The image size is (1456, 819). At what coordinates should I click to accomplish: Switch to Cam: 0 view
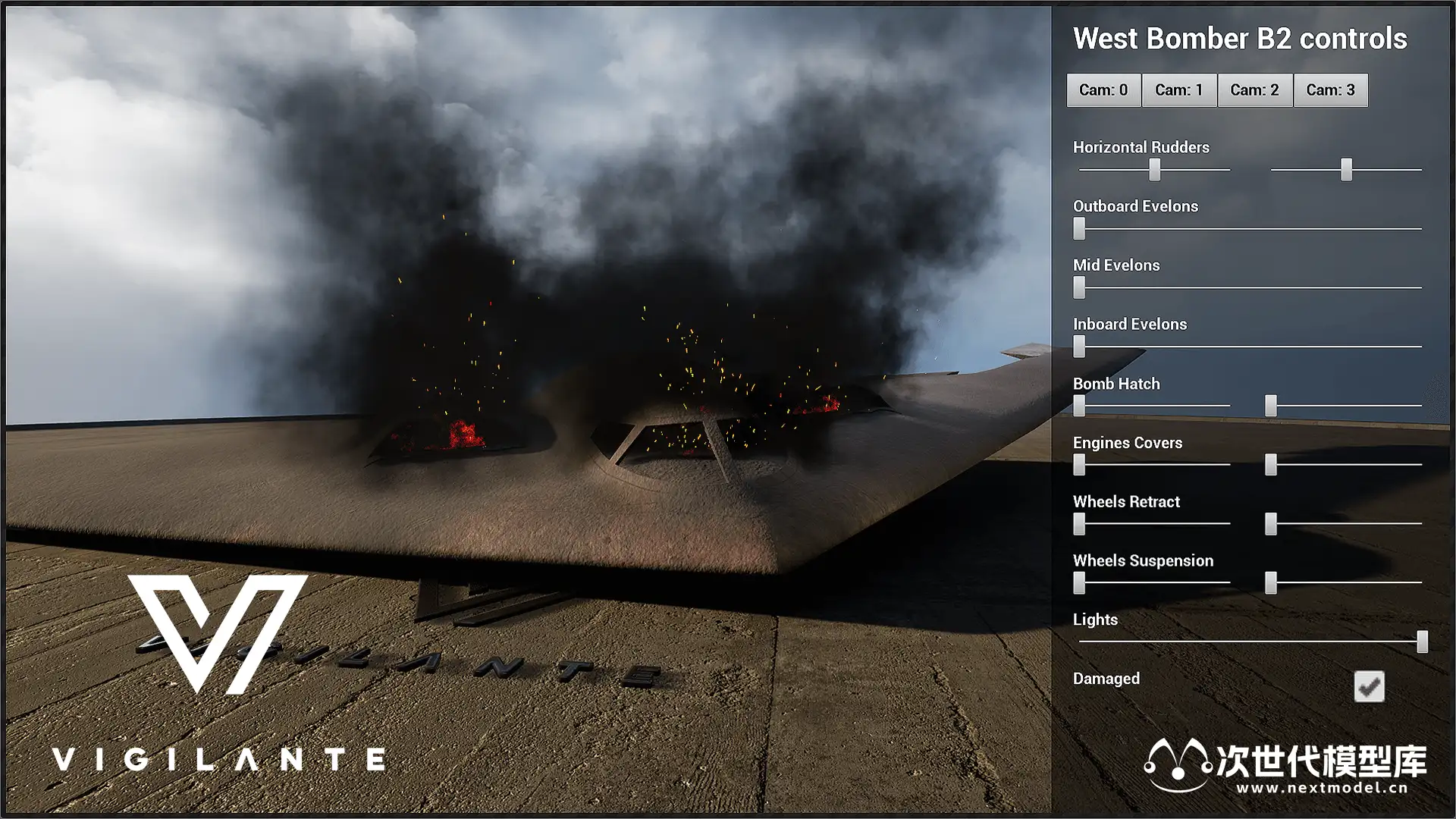coord(1103,90)
